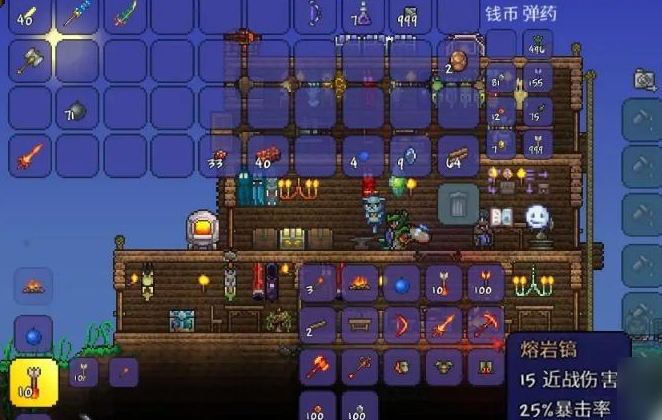662x420 pixels.
Task: Select the ammo slot showing 496
Action: pyautogui.click(x=539, y=44)
